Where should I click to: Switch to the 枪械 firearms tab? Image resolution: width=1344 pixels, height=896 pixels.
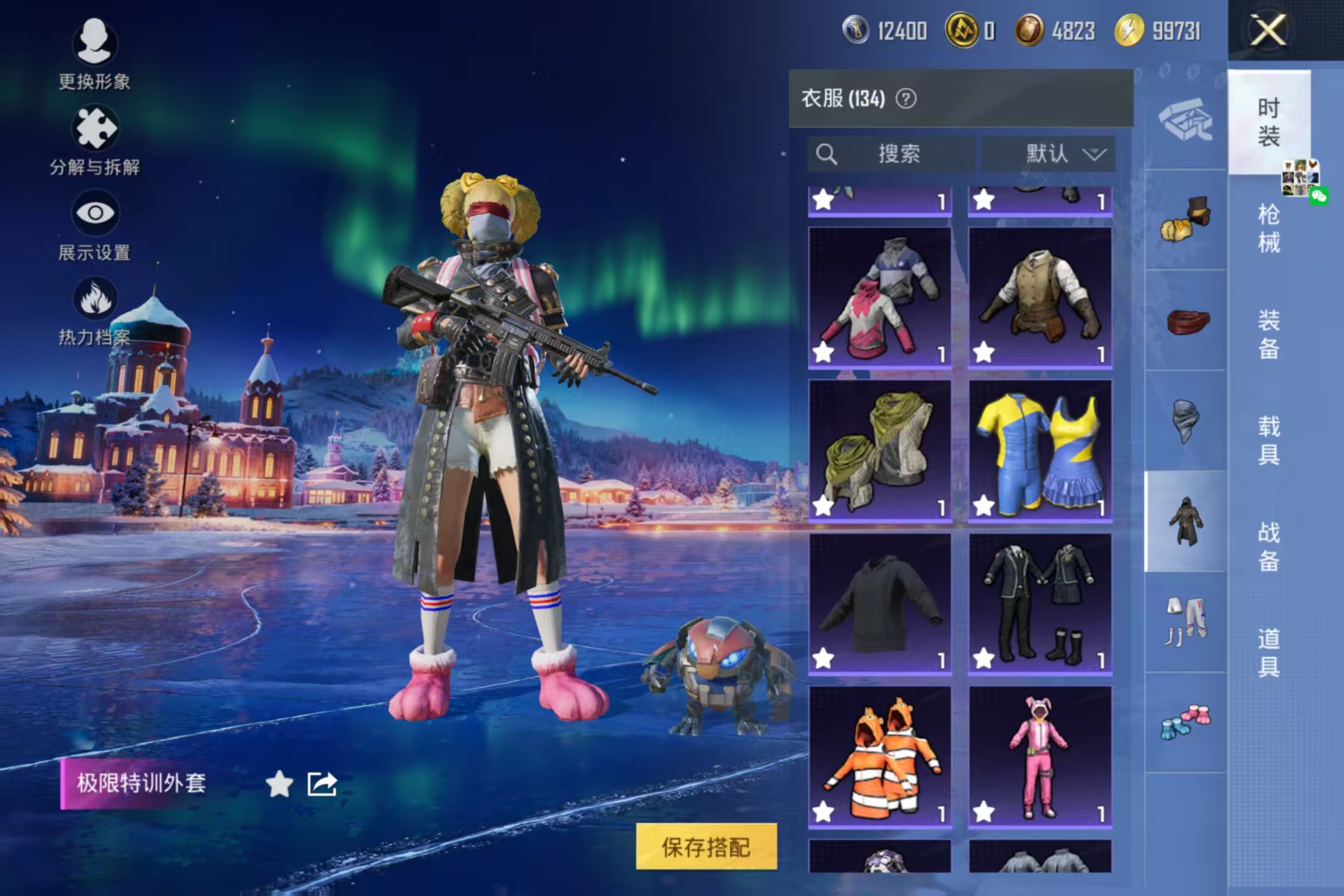point(1269,228)
